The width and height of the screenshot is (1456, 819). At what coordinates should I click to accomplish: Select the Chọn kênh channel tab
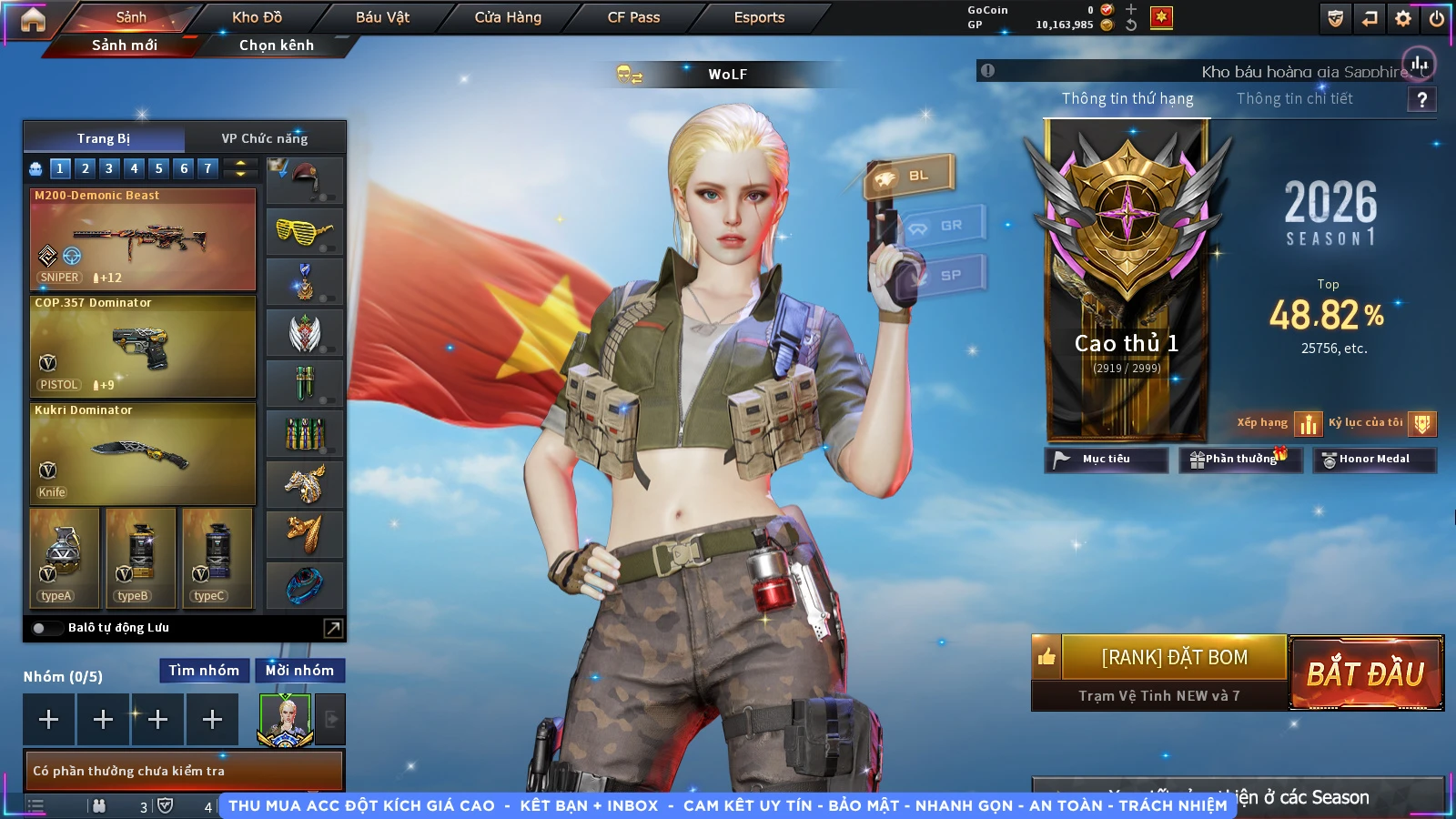point(276,45)
